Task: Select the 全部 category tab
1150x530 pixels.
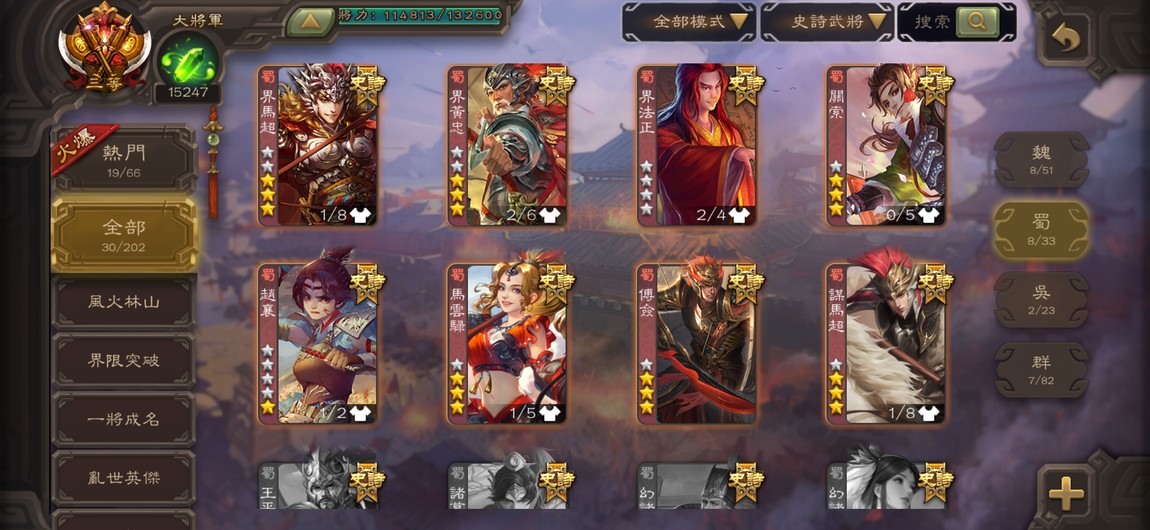Action: [124, 233]
